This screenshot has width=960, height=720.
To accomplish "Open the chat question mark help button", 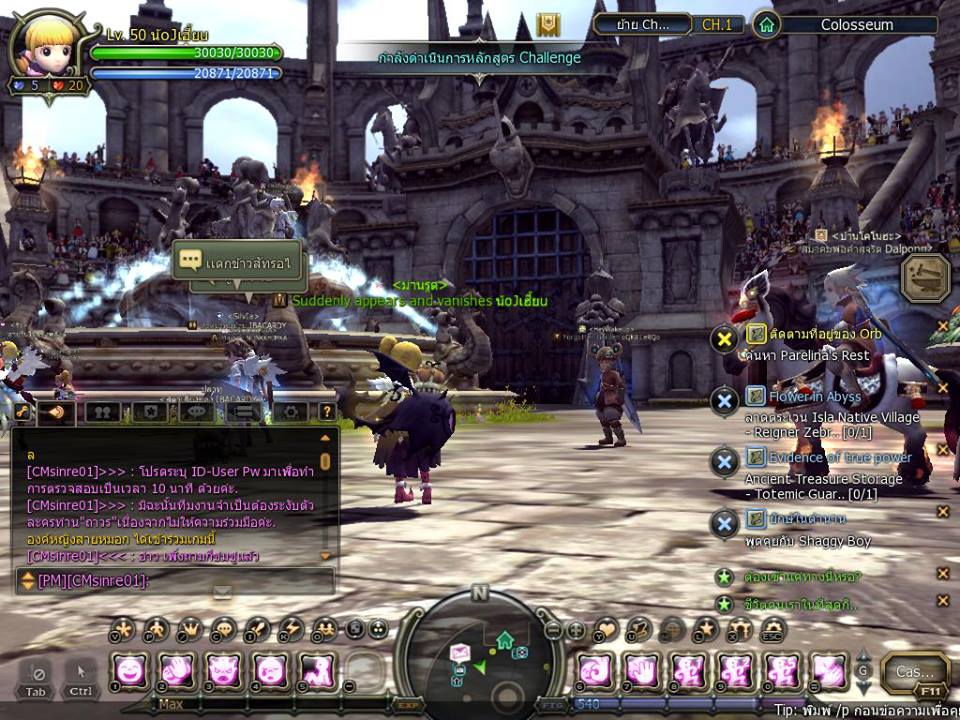I will [326, 411].
